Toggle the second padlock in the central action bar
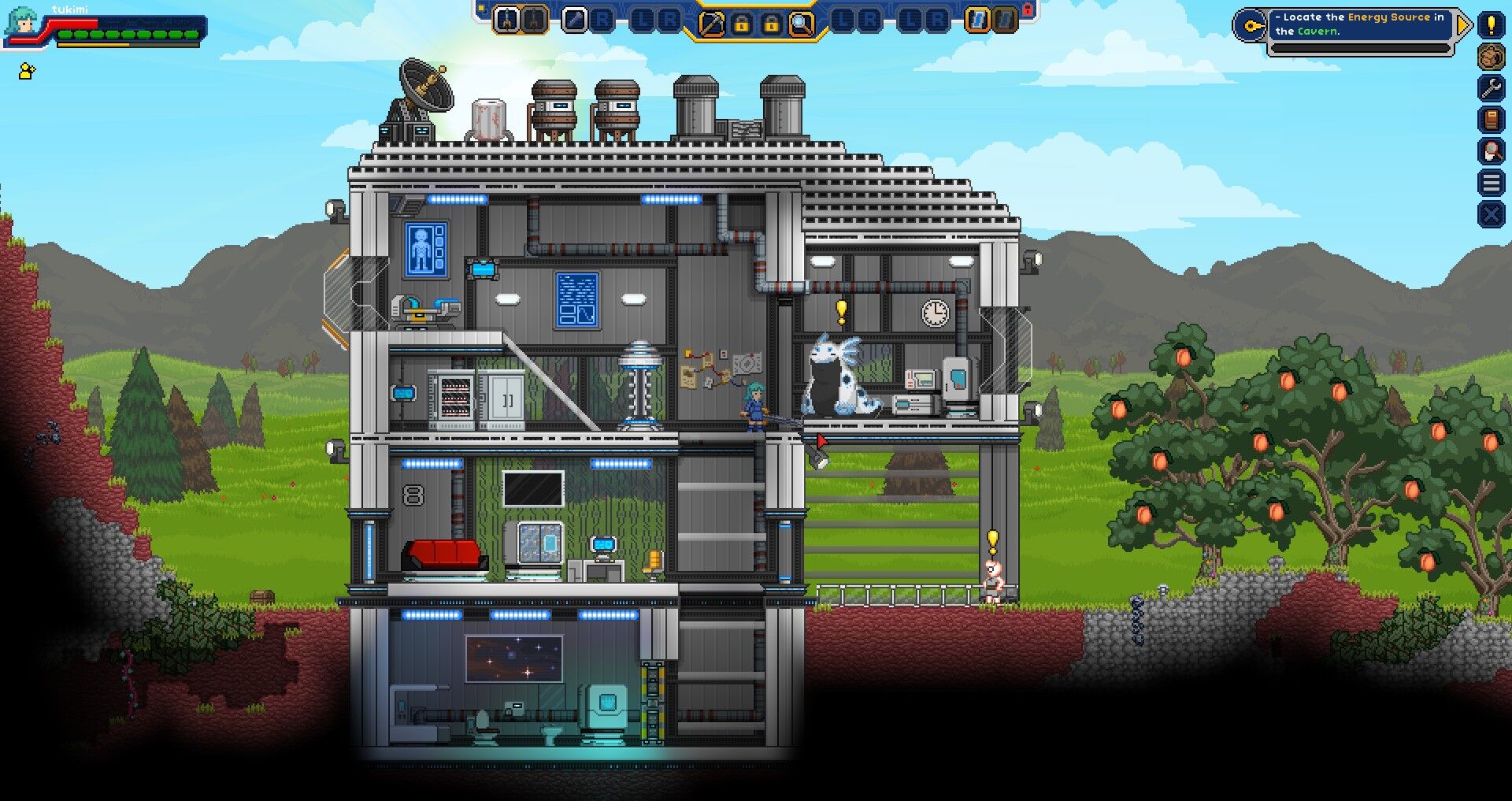 click(x=769, y=24)
